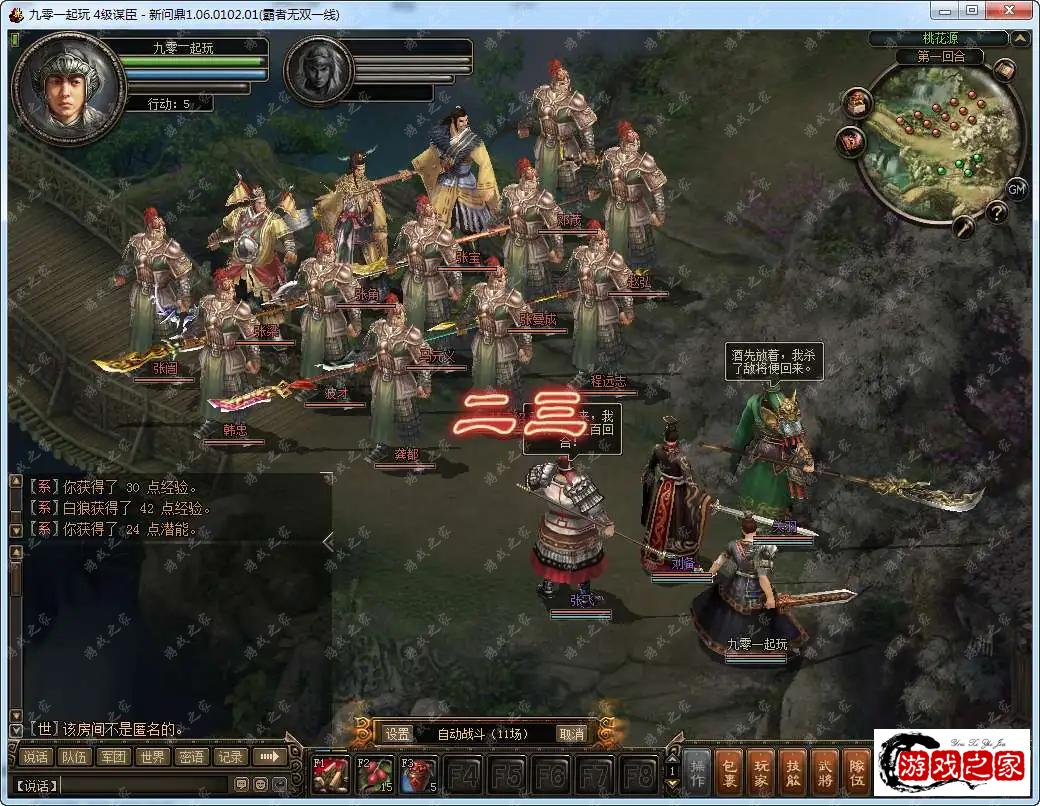Open the 武将 generals panel

(x=825, y=772)
